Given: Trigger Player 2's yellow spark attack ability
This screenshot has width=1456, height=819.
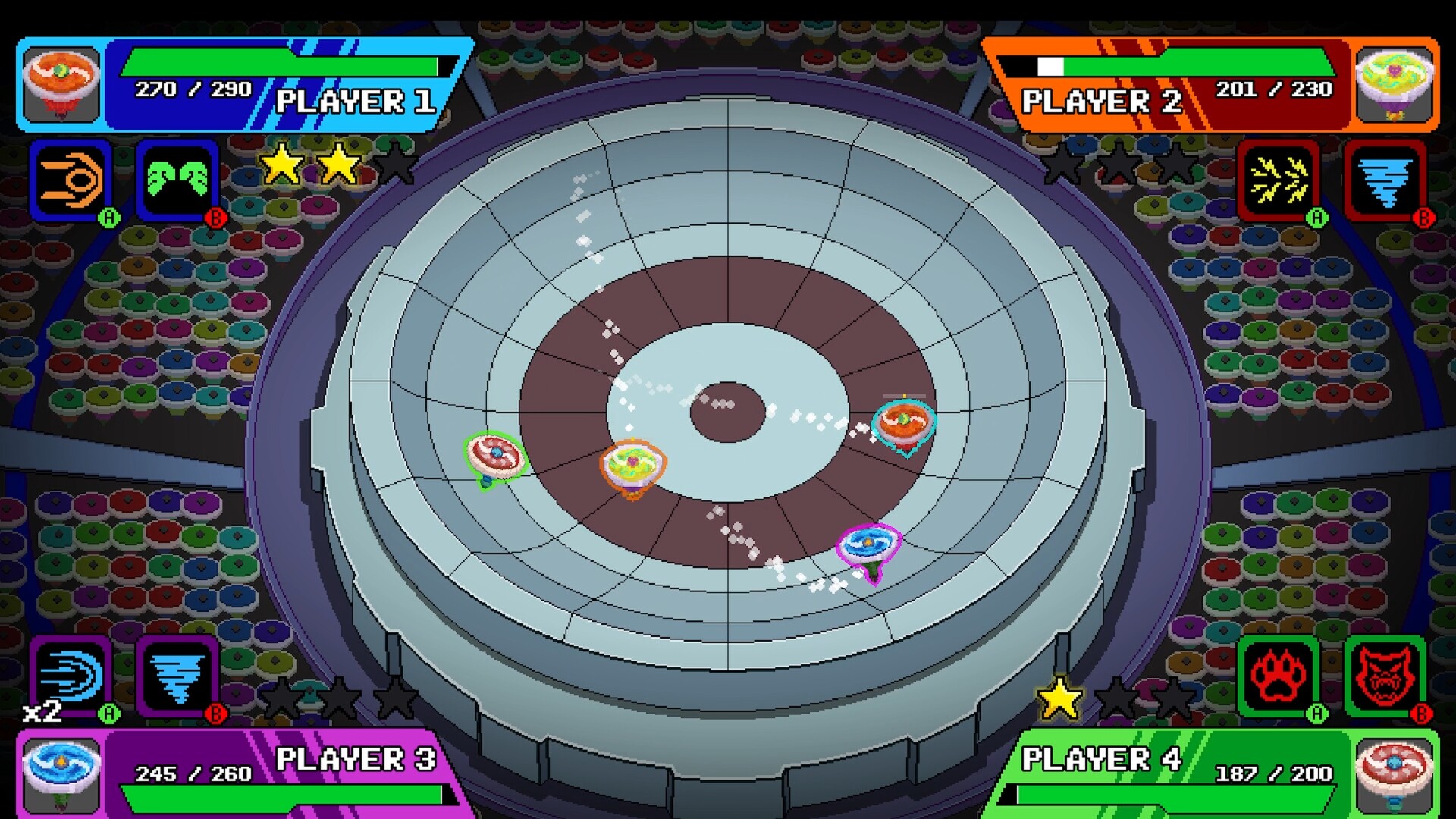Looking at the screenshot, I should 1280,182.
